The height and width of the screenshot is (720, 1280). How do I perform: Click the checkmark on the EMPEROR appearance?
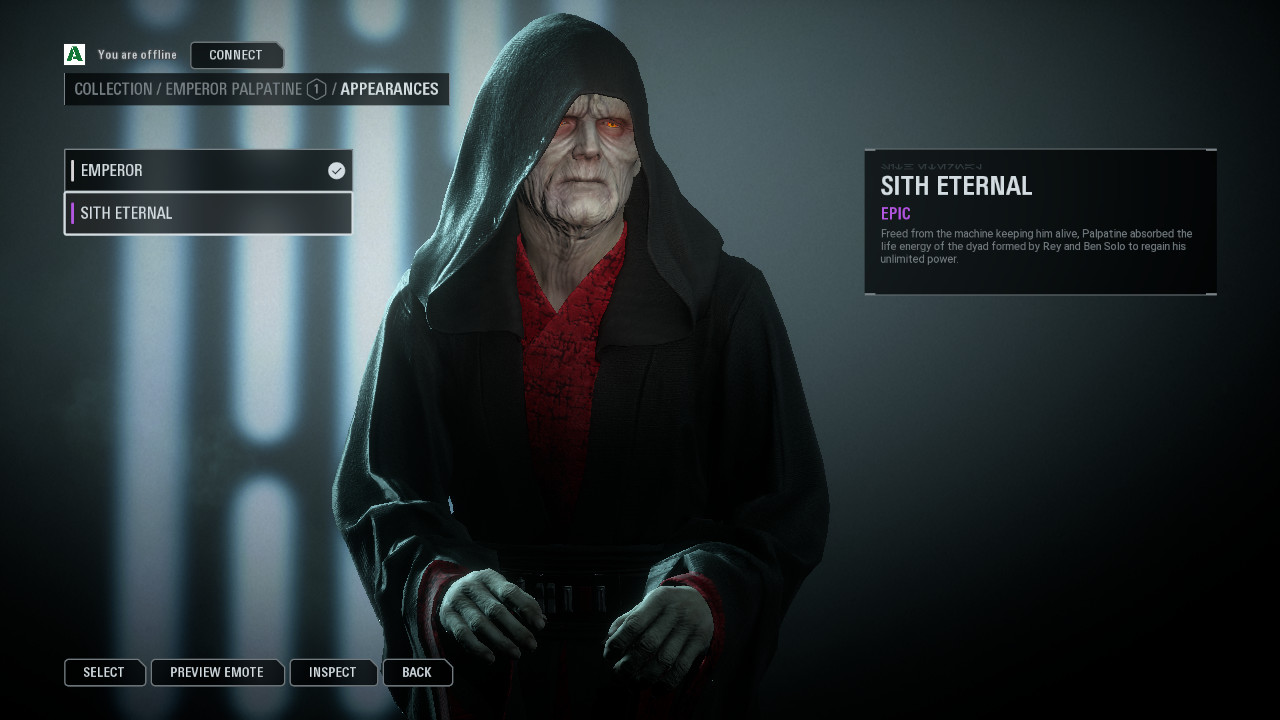335,170
